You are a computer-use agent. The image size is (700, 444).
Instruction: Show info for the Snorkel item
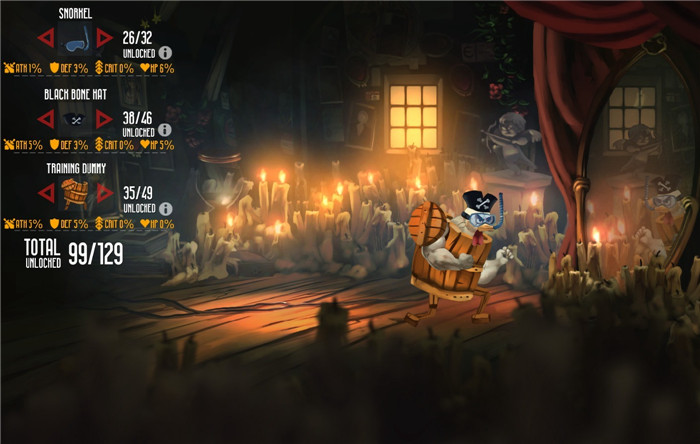(165, 52)
